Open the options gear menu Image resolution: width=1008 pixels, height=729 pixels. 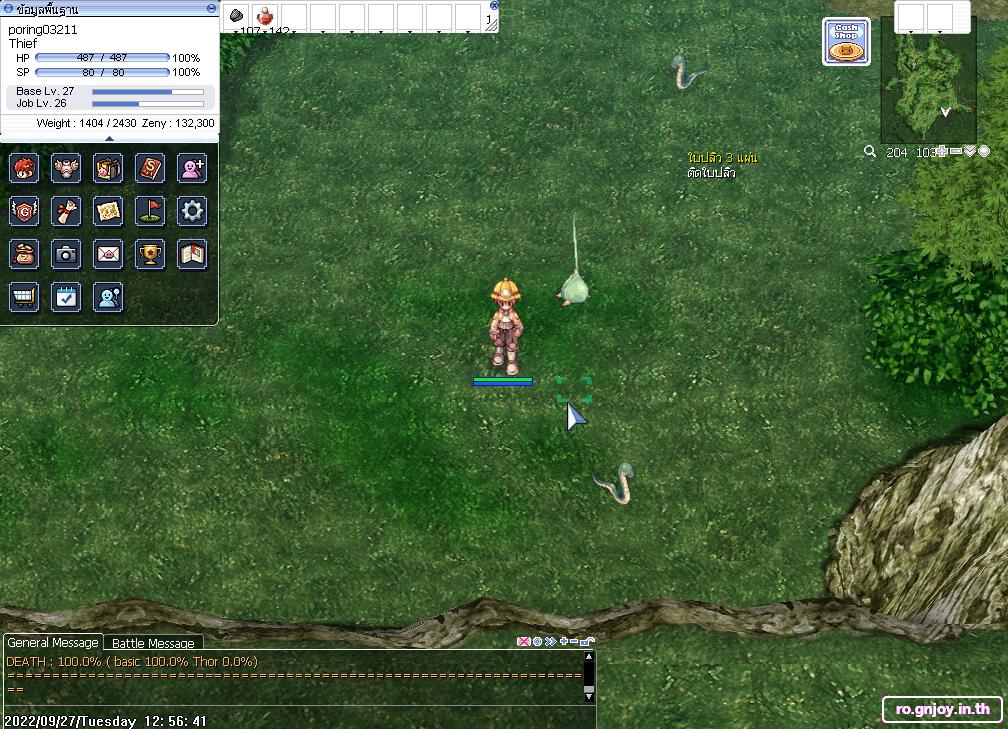pos(192,211)
